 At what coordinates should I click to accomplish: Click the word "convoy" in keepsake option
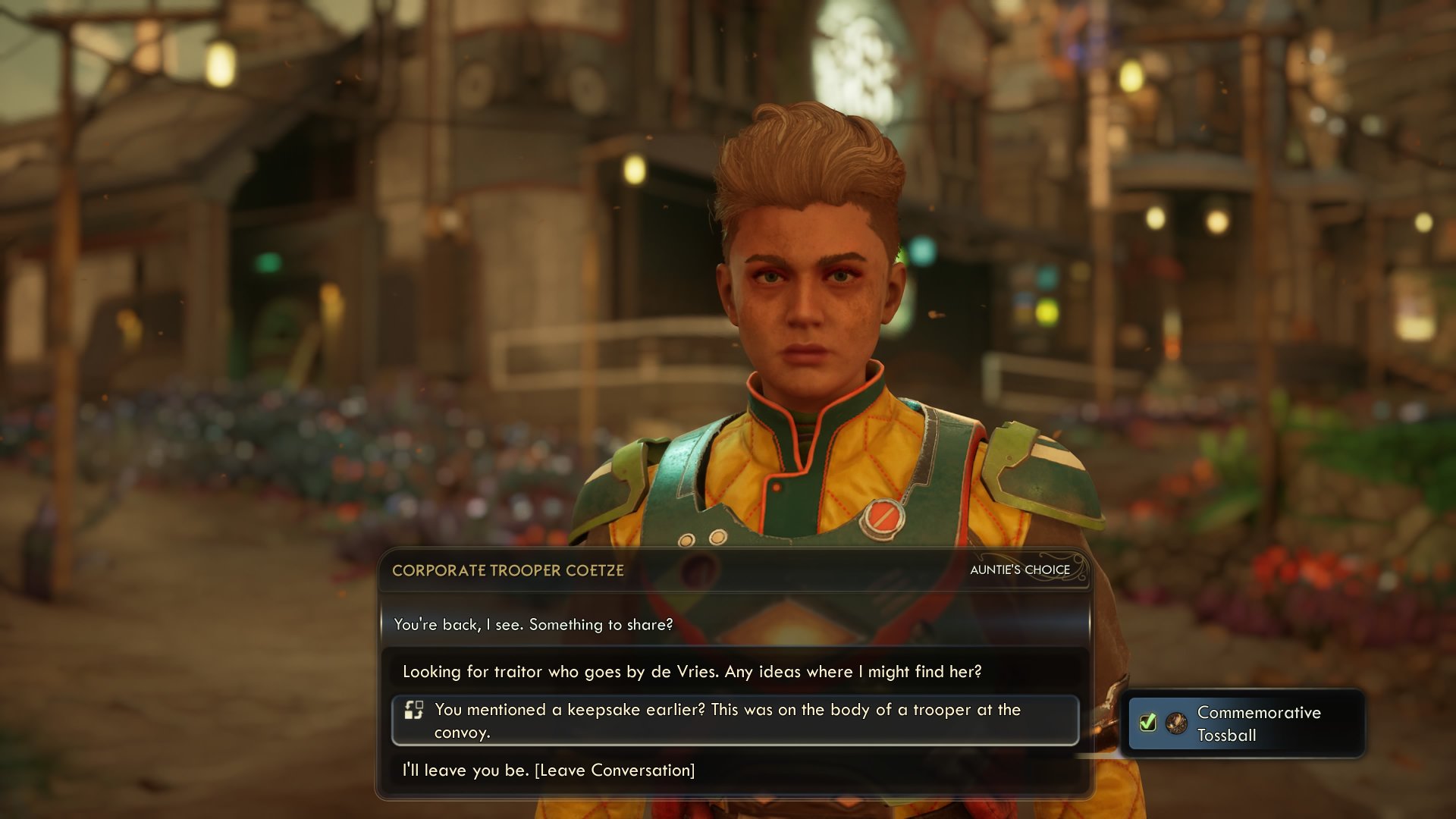[461, 731]
